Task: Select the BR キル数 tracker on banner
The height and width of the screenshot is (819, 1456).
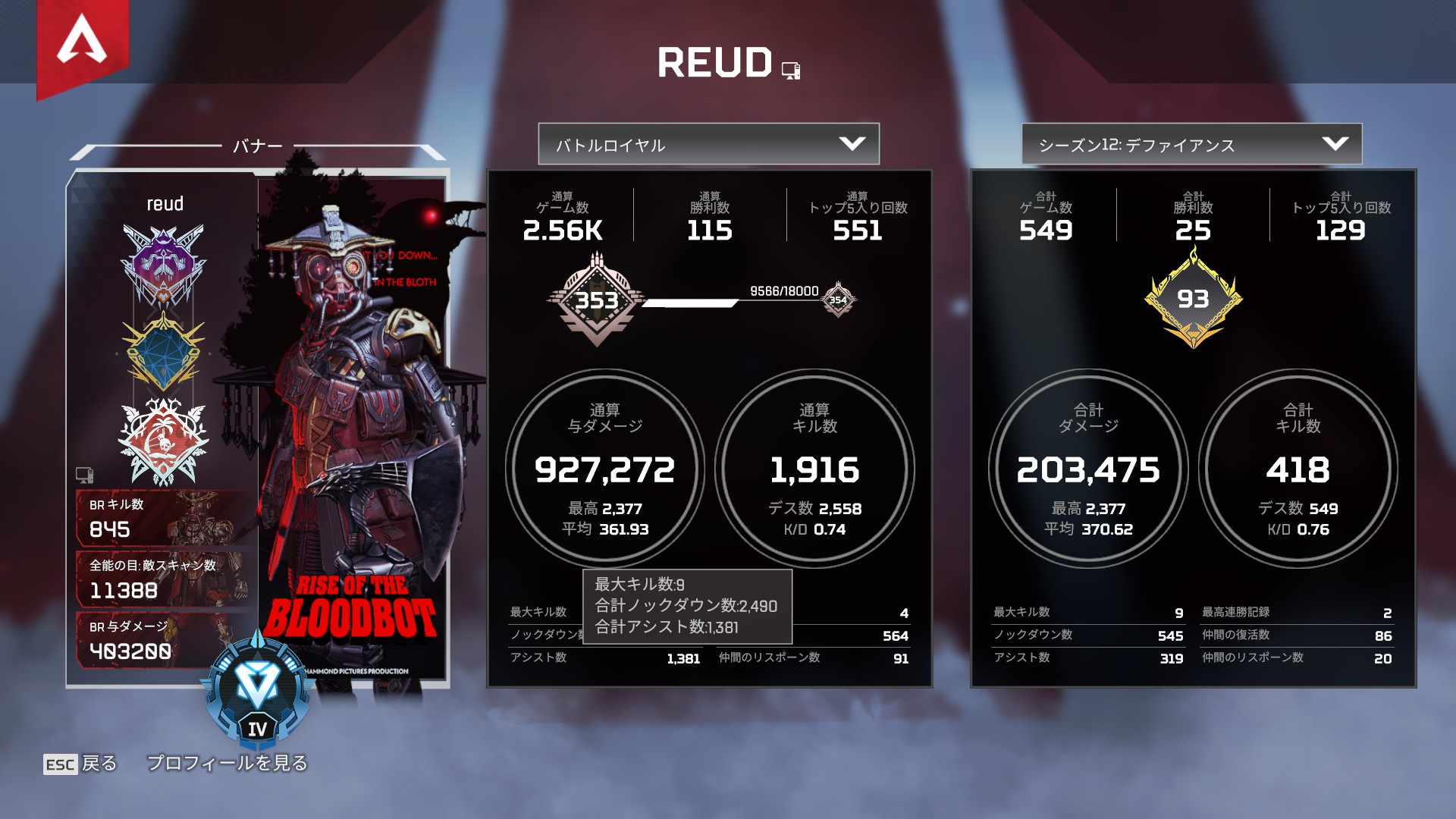Action: 163,518
